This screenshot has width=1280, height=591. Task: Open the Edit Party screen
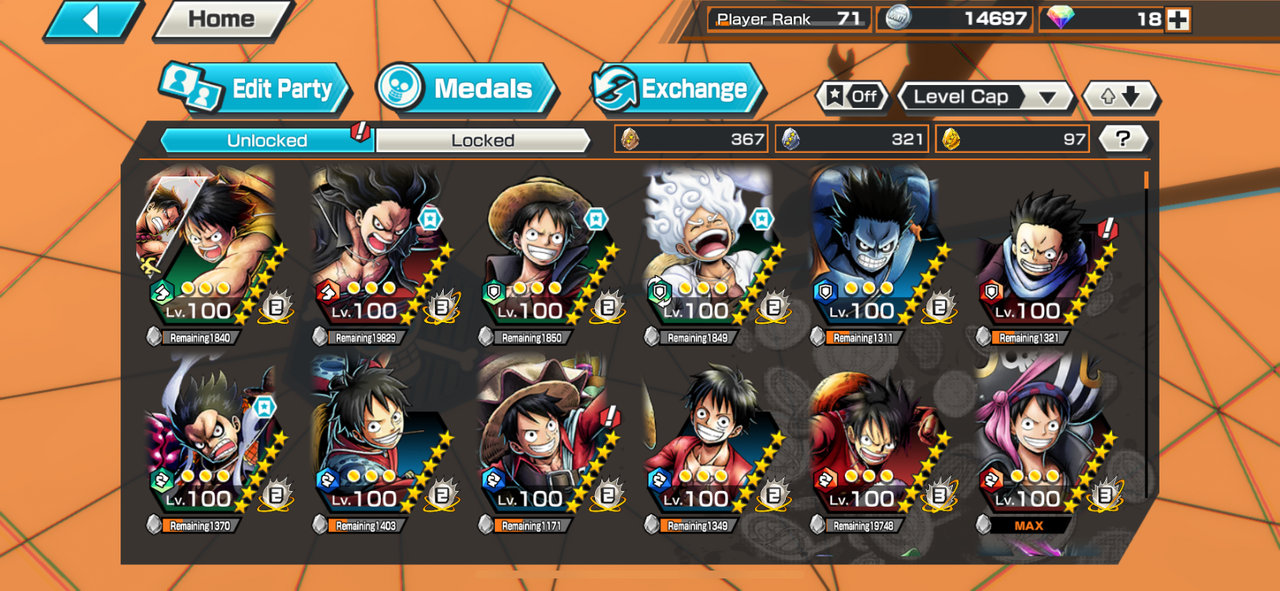point(256,90)
